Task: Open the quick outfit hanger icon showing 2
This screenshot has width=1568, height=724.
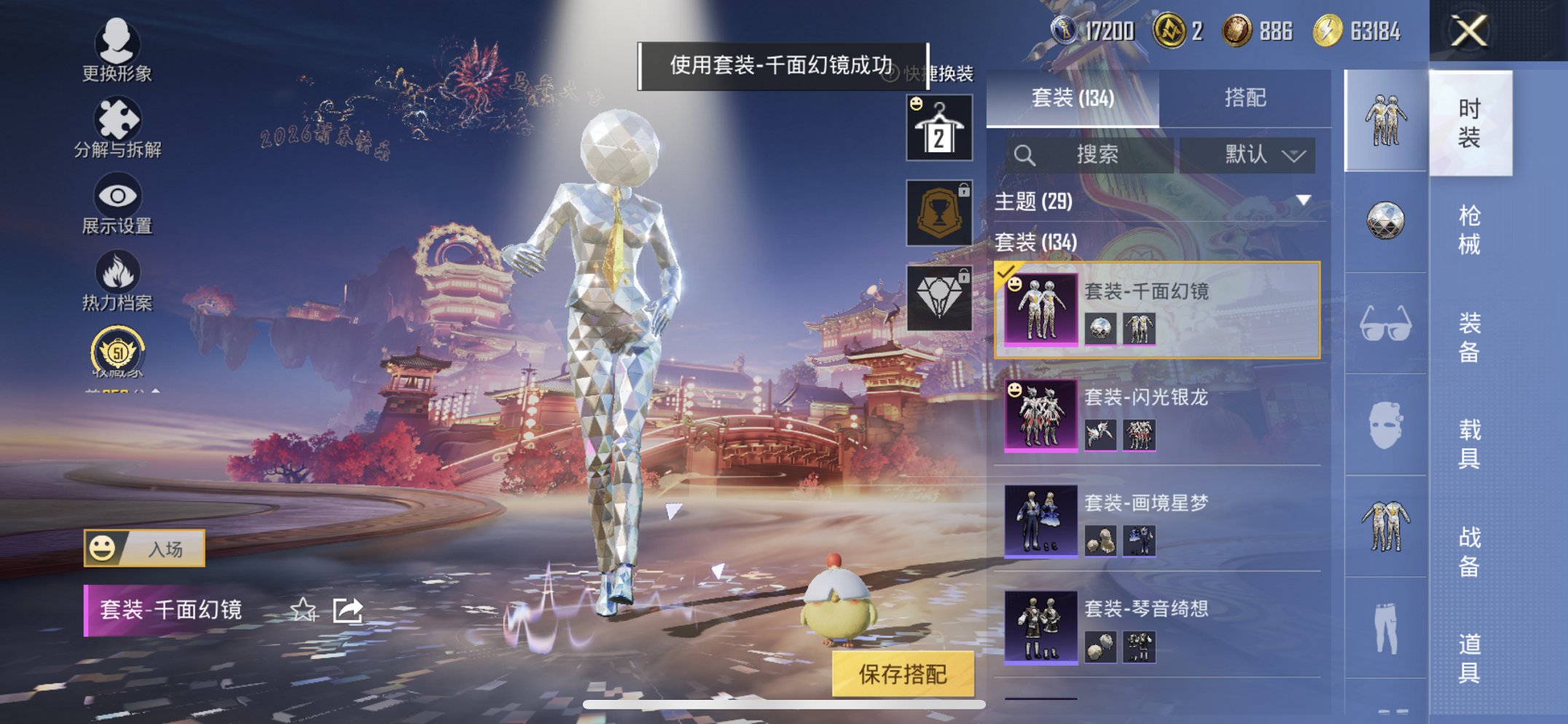Action: 938,127
